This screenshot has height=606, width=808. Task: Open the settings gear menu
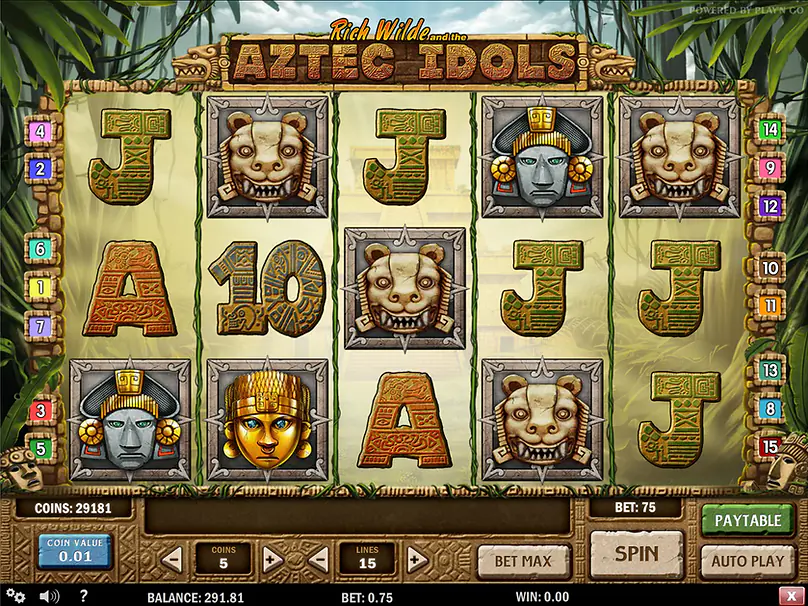click(16, 596)
